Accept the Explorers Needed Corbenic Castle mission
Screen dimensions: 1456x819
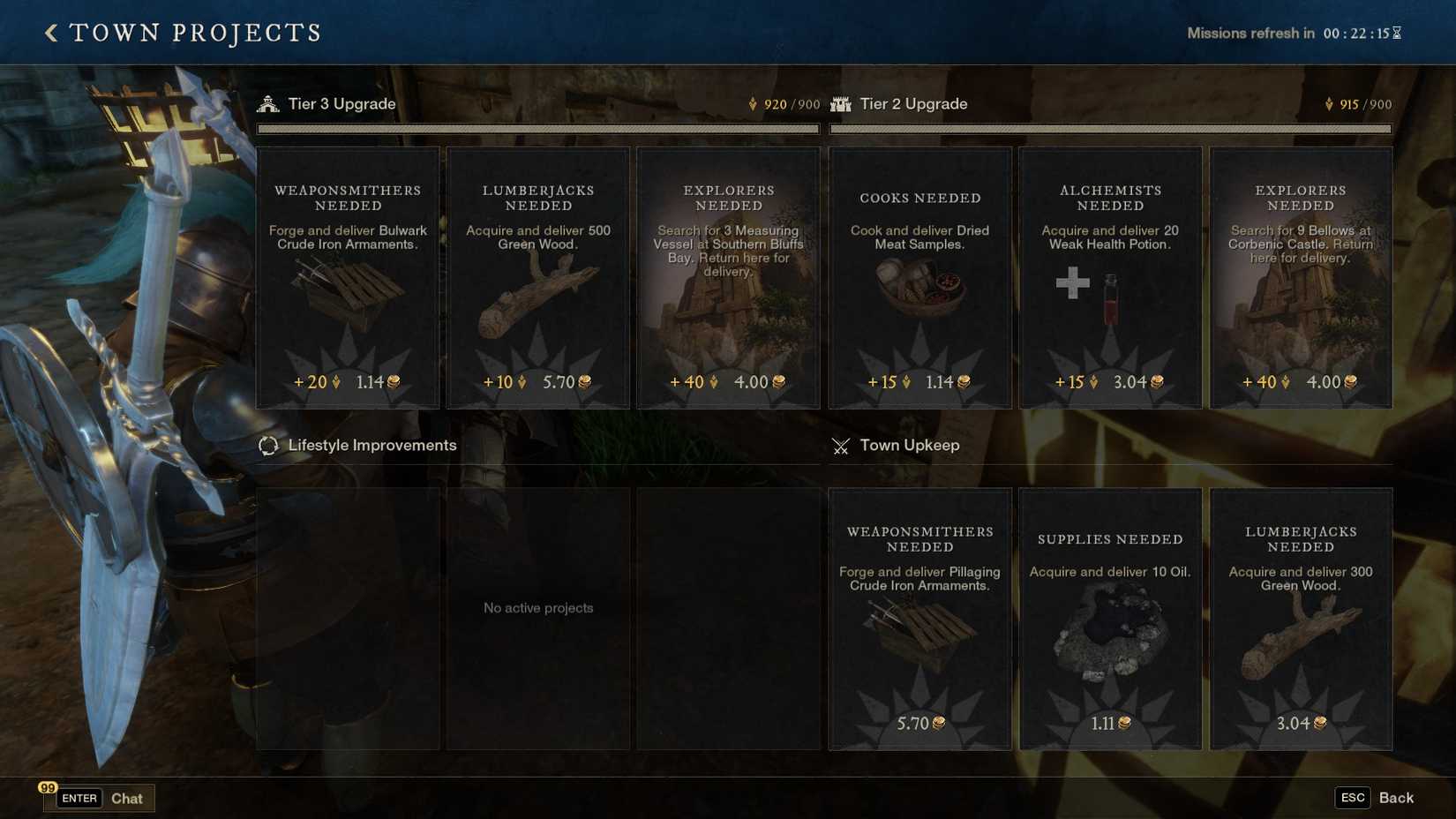coord(1301,278)
